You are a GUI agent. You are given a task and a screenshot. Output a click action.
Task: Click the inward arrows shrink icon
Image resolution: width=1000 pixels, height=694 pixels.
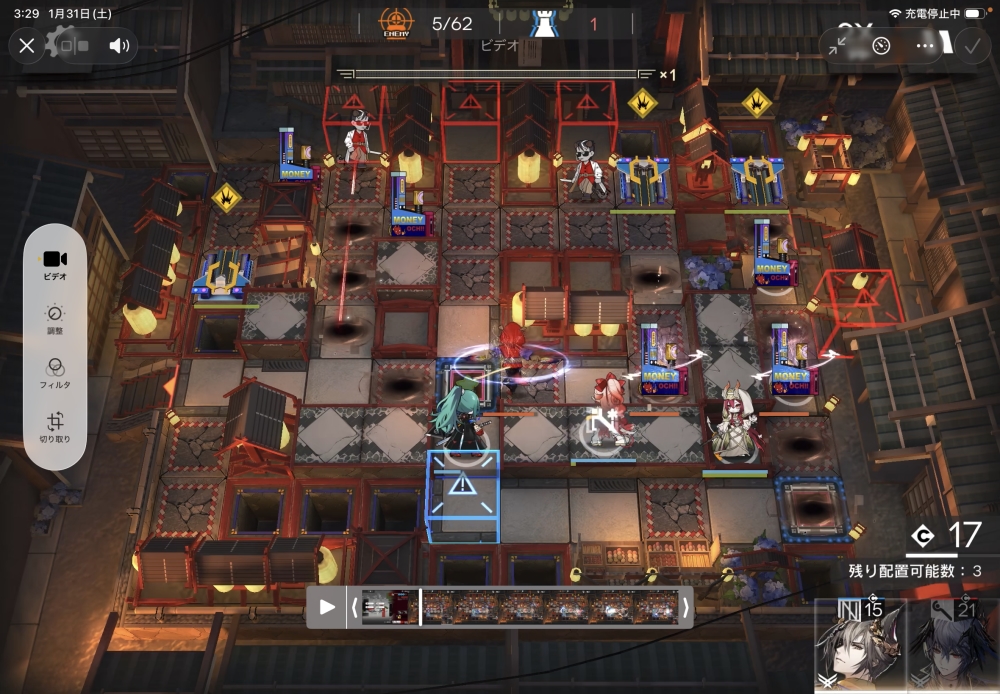pos(839,45)
